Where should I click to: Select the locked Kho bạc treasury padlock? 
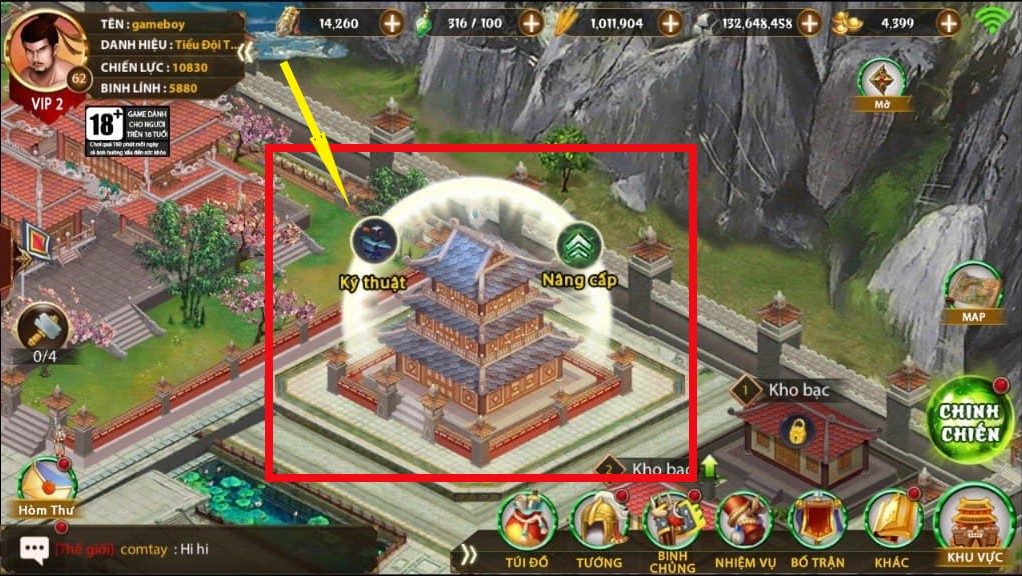pos(796,433)
